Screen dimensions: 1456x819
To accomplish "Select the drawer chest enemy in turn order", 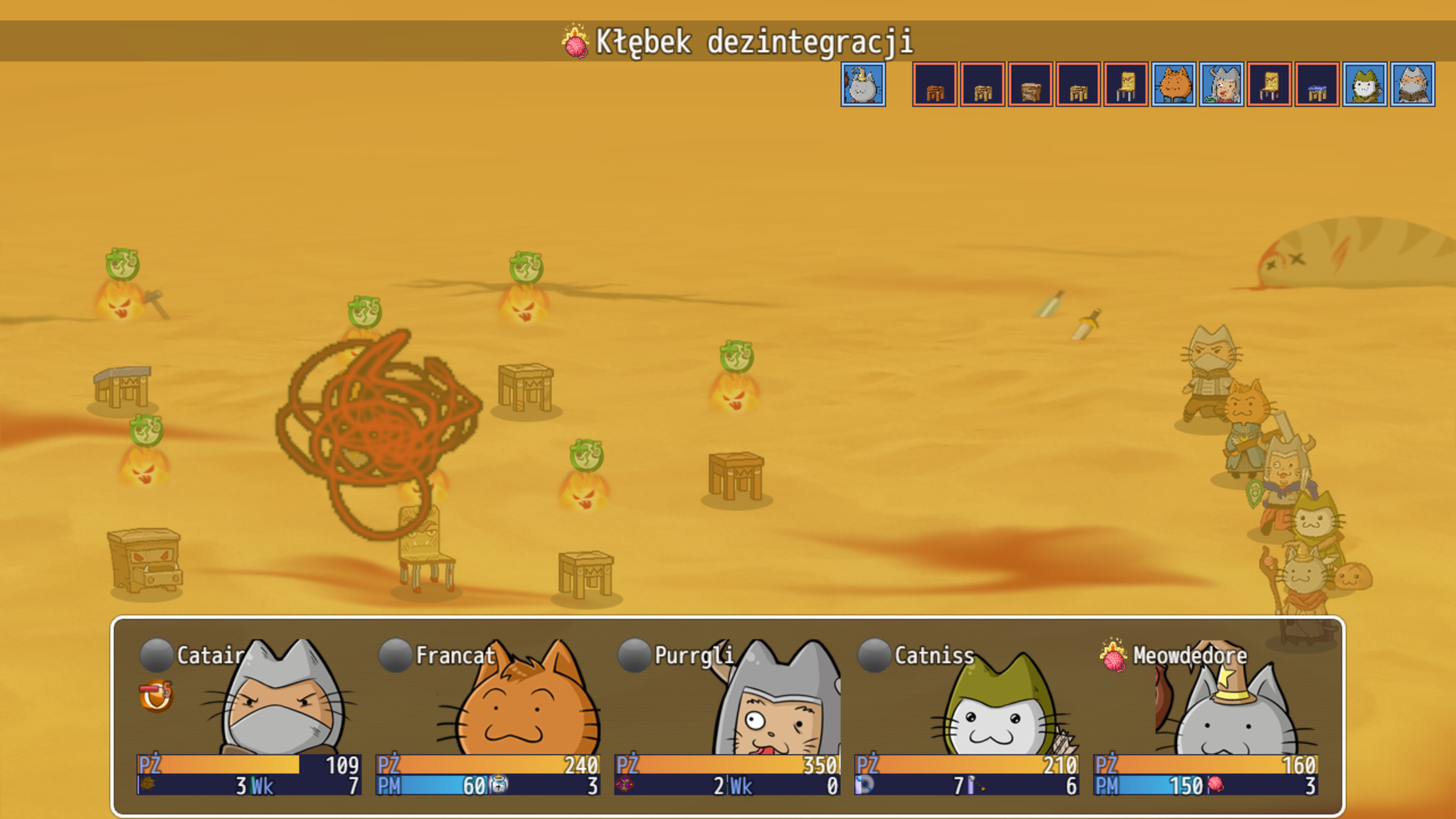I will [x=1031, y=84].
